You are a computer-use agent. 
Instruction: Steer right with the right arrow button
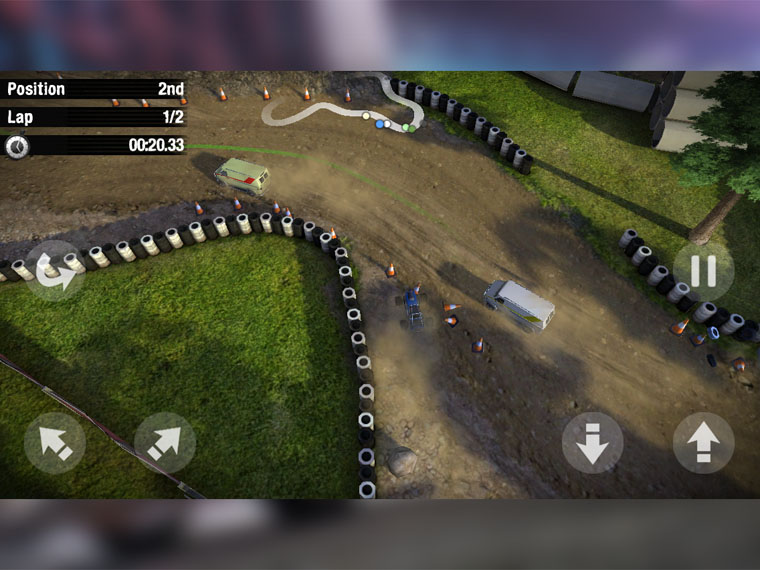pyautogui.click(x=165, y=442)
